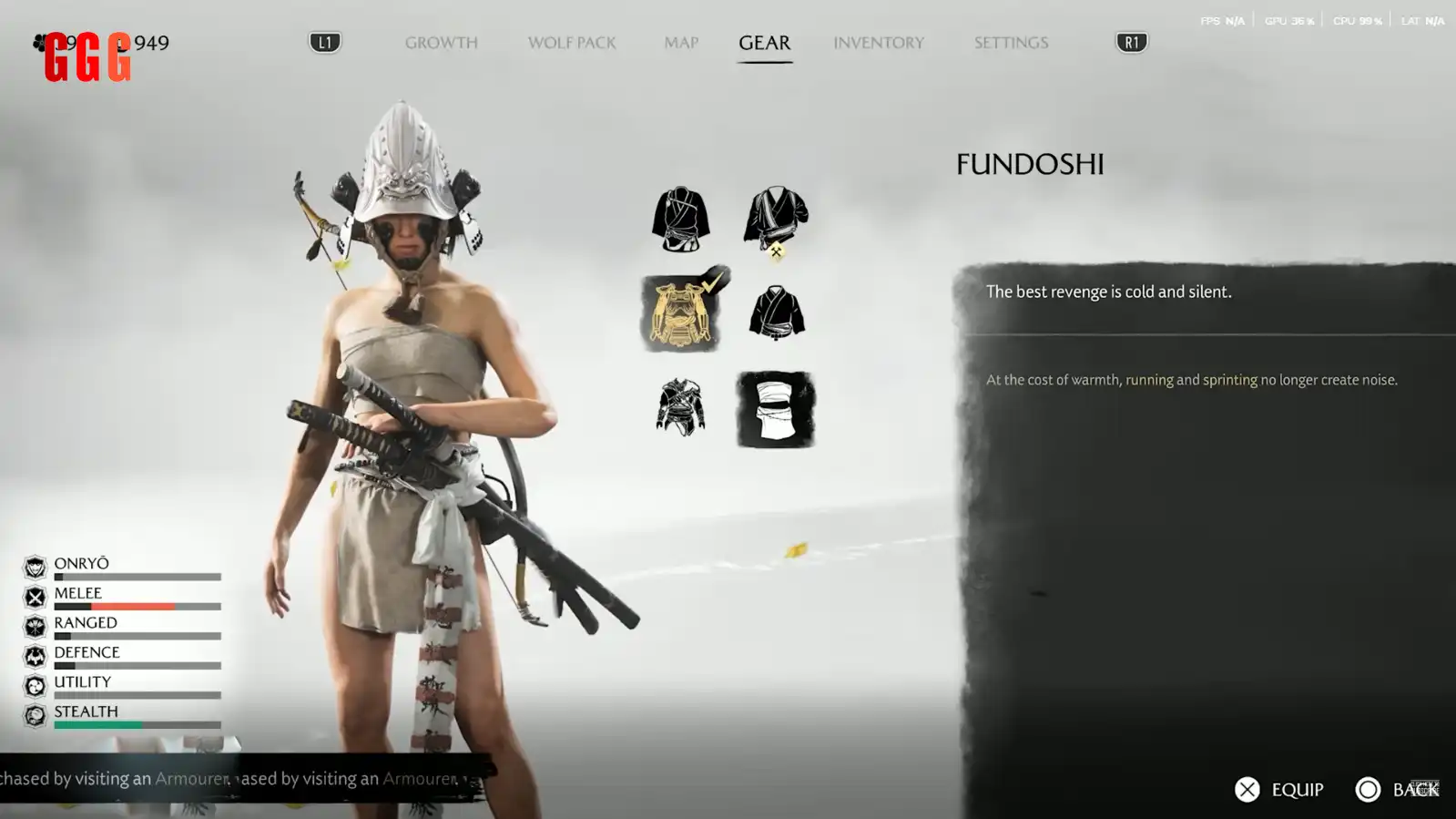The width and height of the screenshot is (1456, 819).
Task: Click the Equip button
Action: coord(1279,789)
